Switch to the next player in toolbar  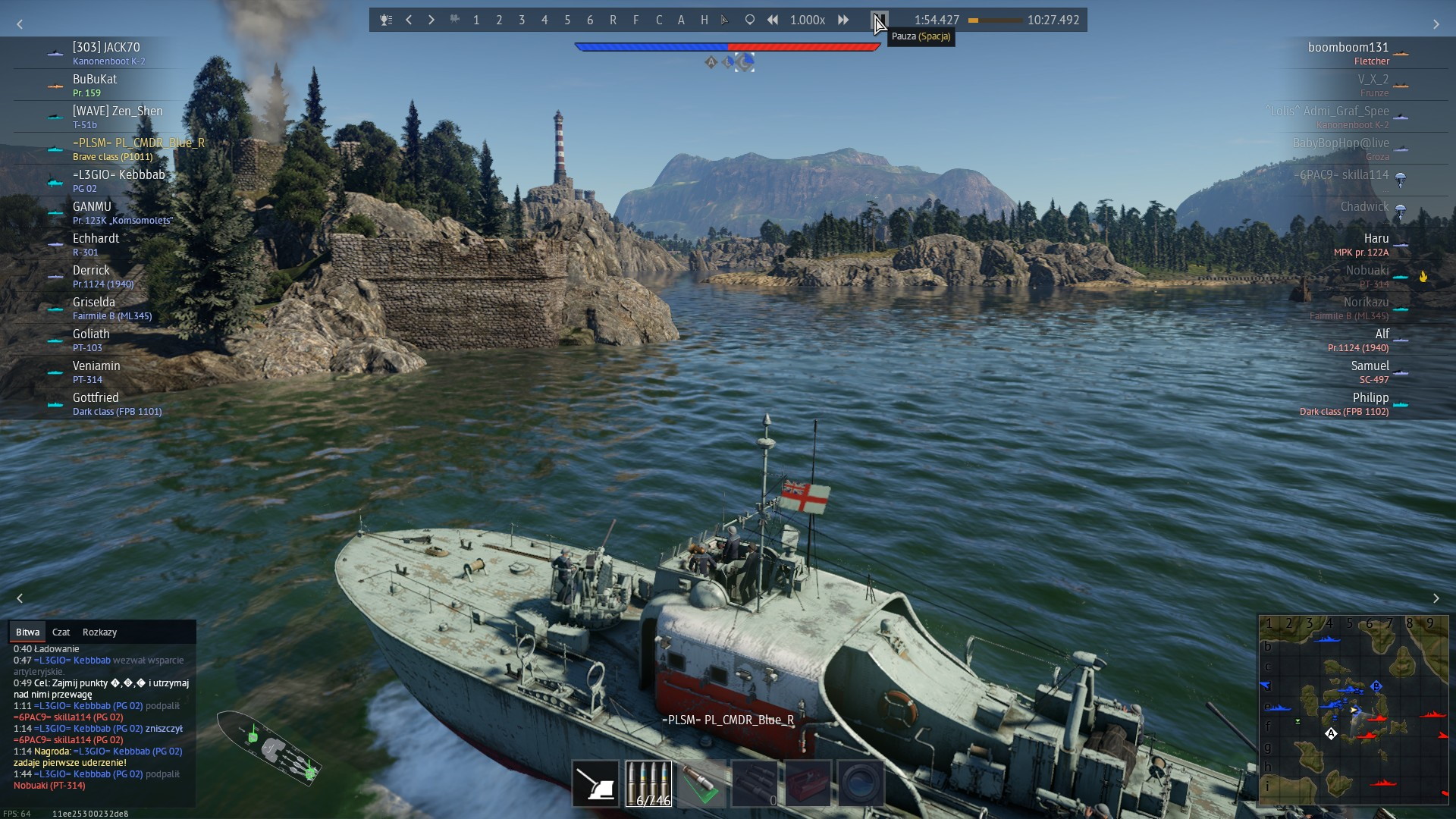431,20
